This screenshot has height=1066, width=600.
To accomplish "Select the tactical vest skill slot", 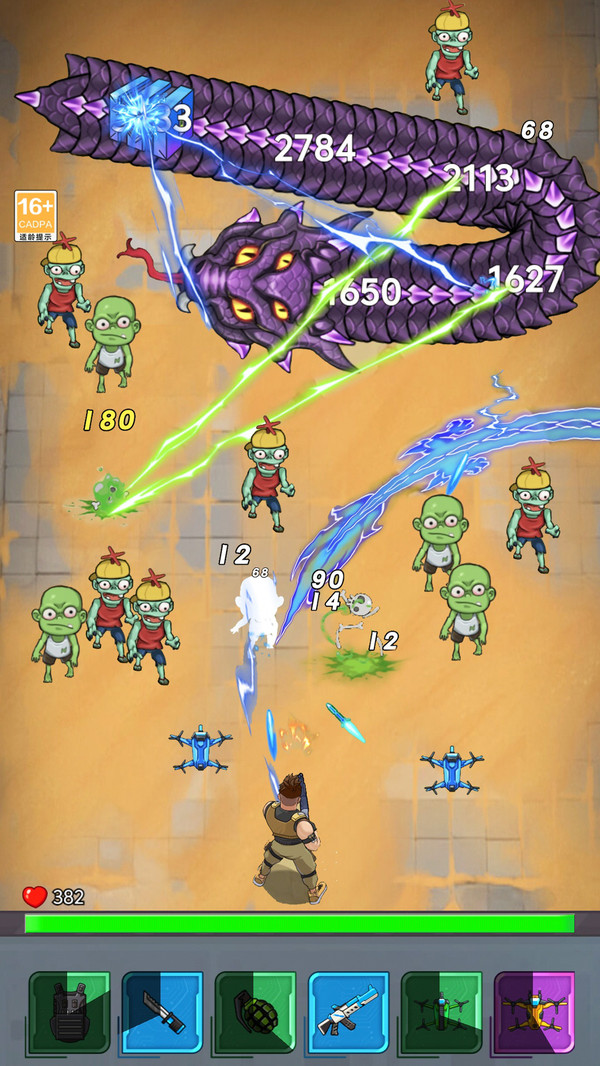I will pyautogui.click(x=69, y=1012).
